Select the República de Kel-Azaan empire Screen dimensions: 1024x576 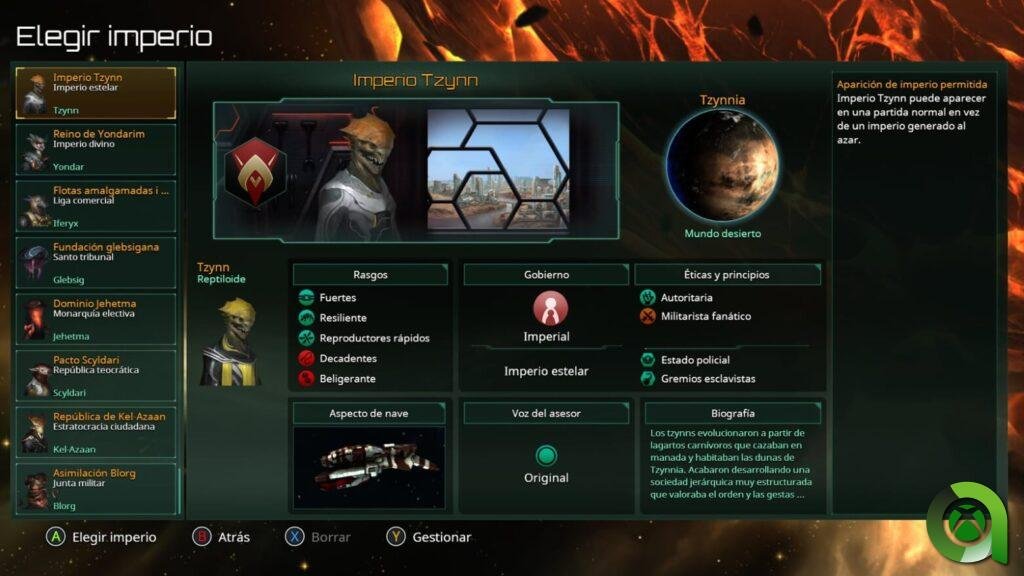95,432
